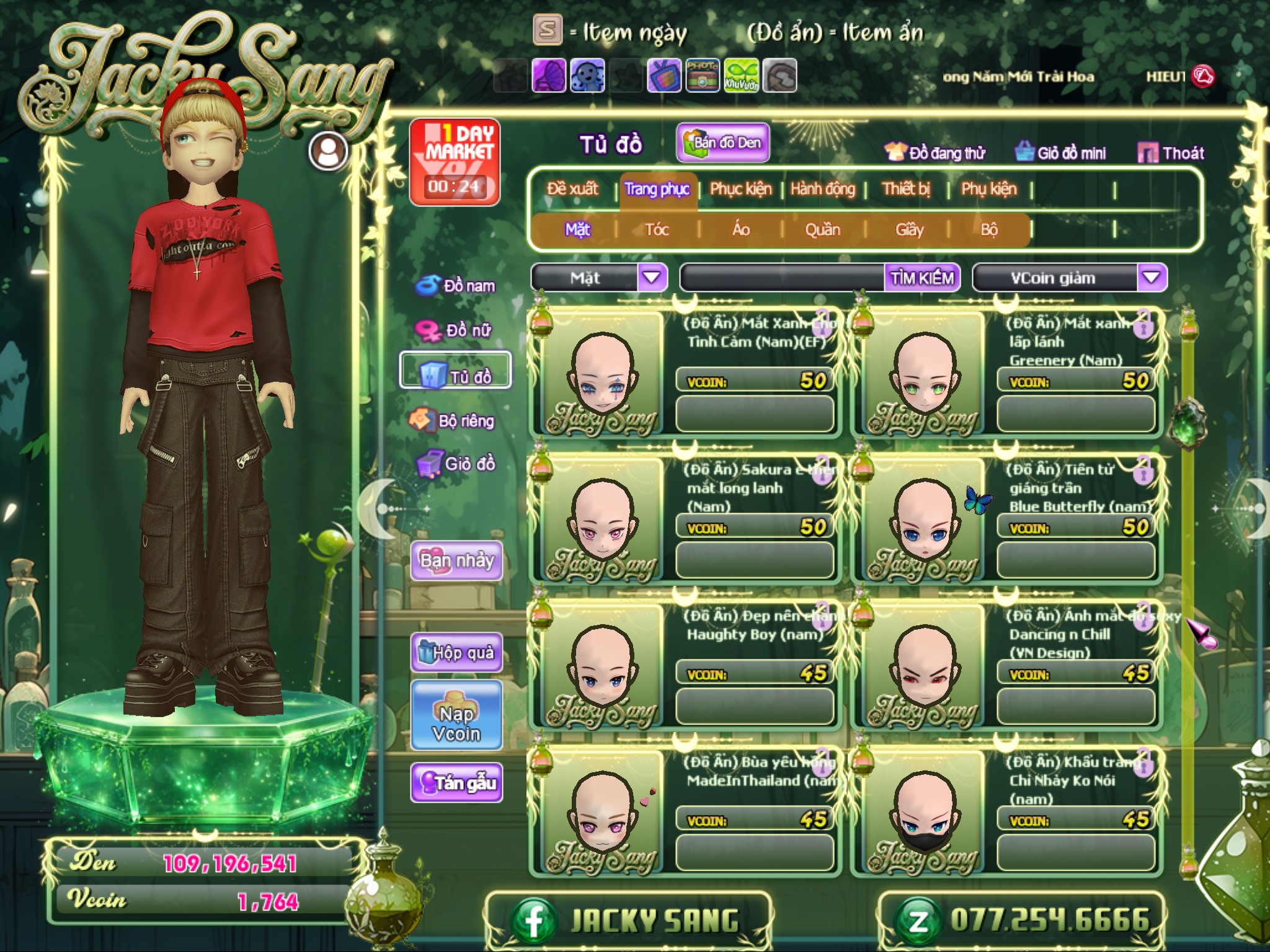Choose the Giày subcategory tab
This screenshot has width=1270, height=952.
(909, 230)
